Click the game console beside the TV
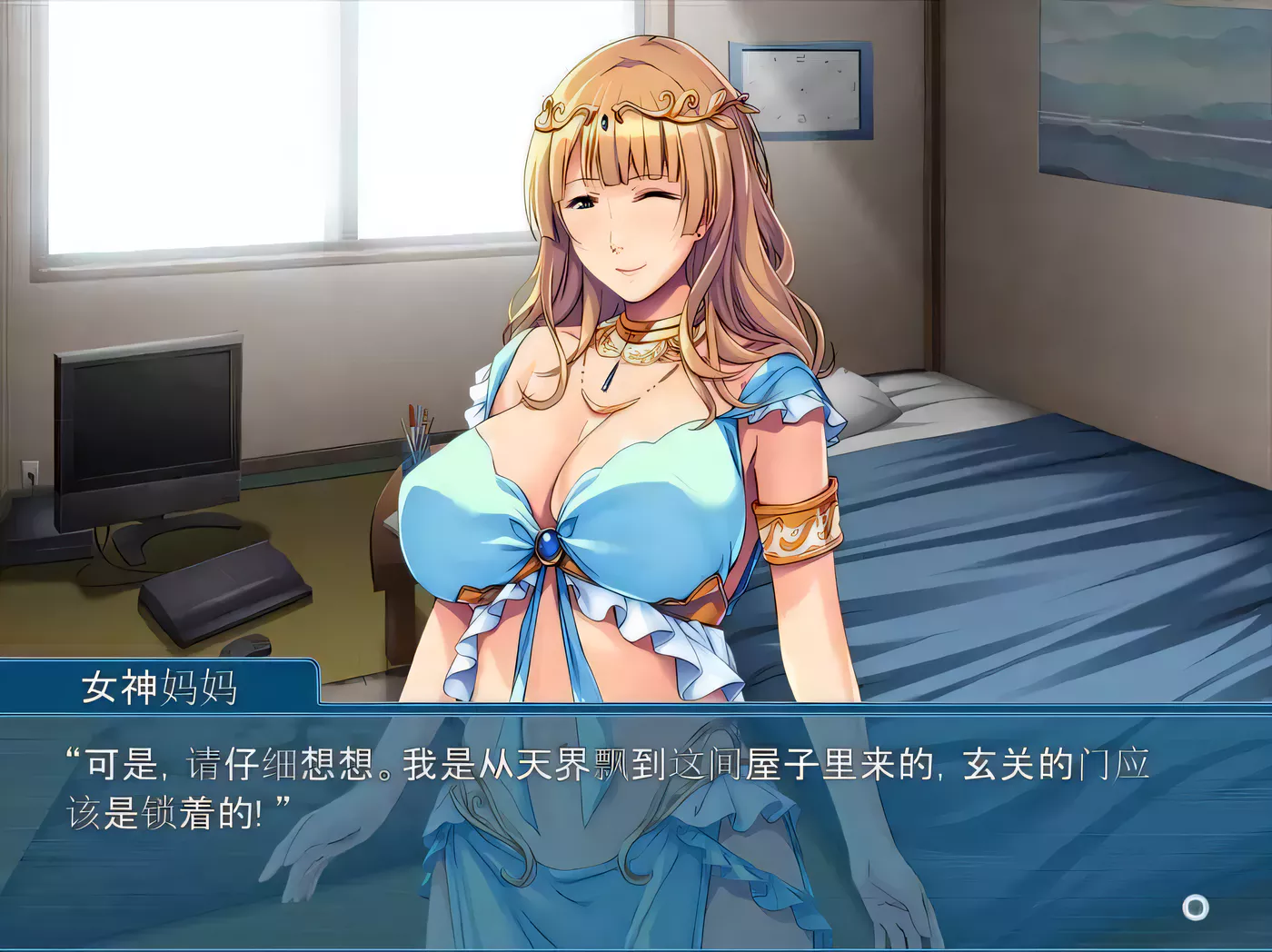The width and height of the screenshot is (1272, 952). 223,590
